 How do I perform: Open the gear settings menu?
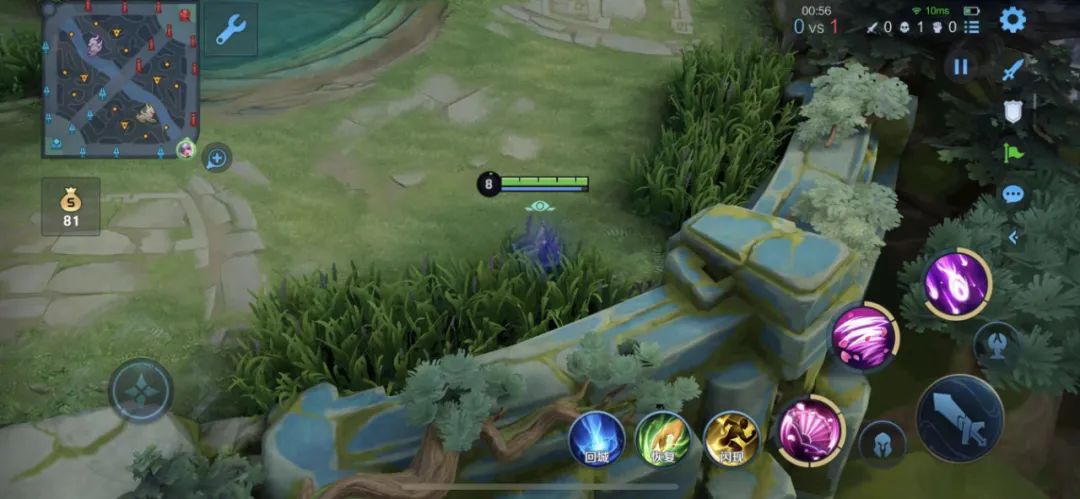click(x=1012, y=20)
